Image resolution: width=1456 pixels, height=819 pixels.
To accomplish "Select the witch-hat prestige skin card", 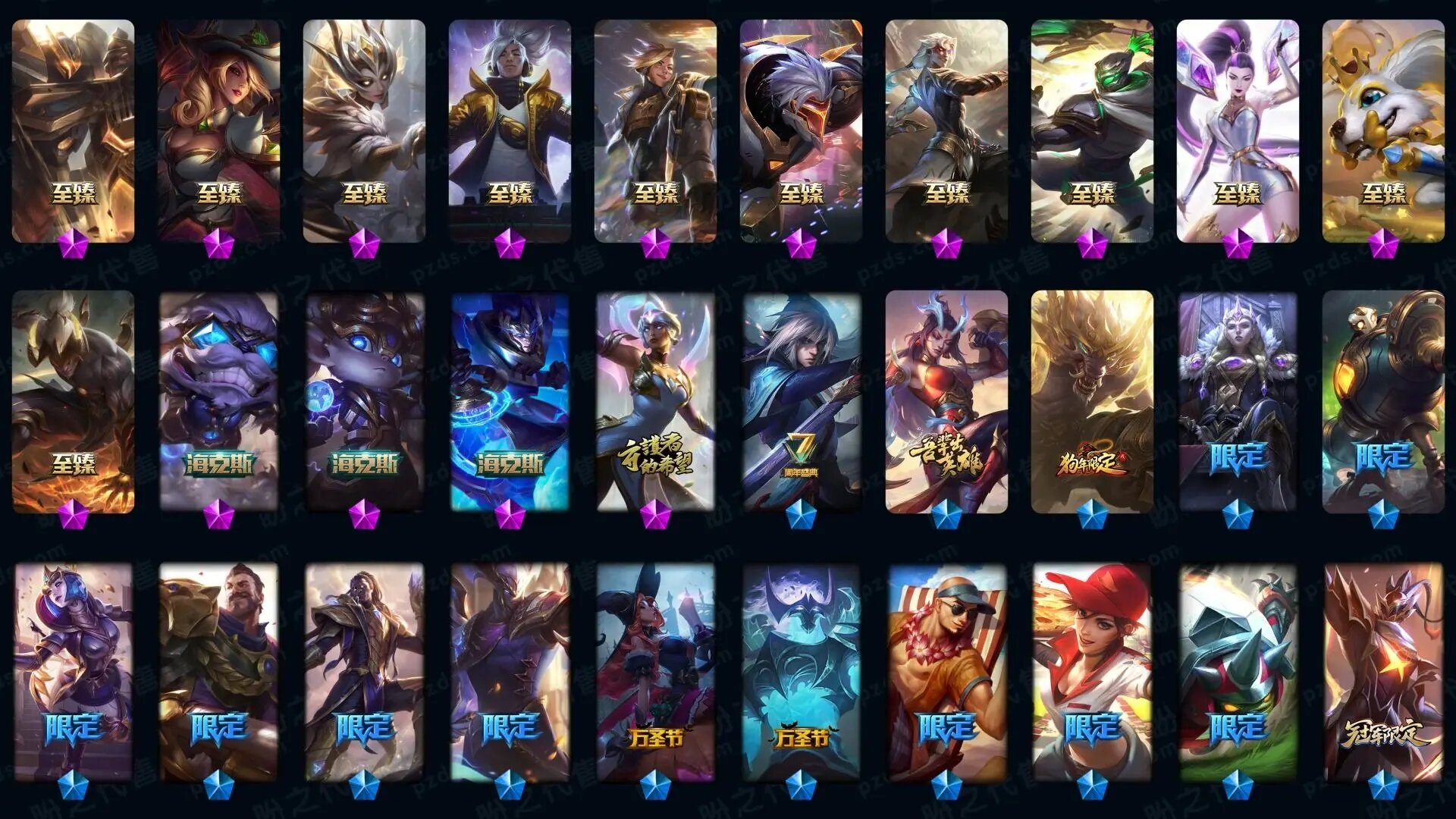I will click(219, 130).
